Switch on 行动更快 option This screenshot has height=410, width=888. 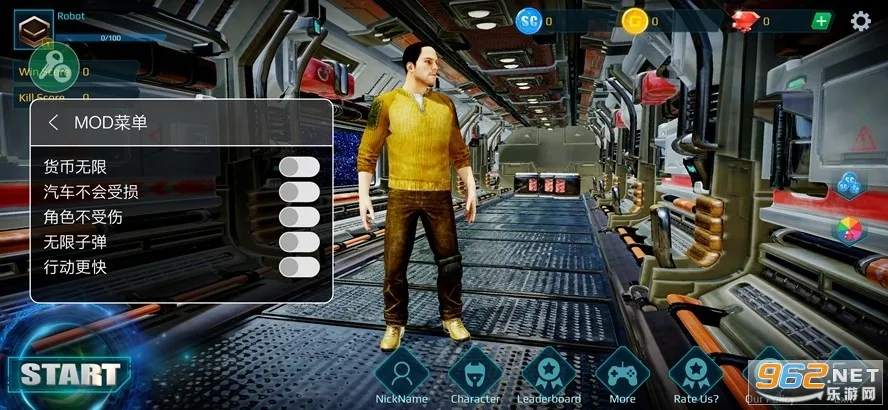coord(299,267)
